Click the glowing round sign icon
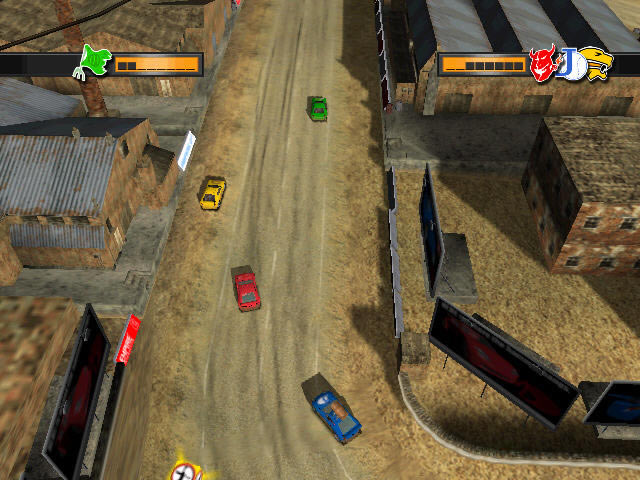 pyautogui.click(x=185, y=471)
